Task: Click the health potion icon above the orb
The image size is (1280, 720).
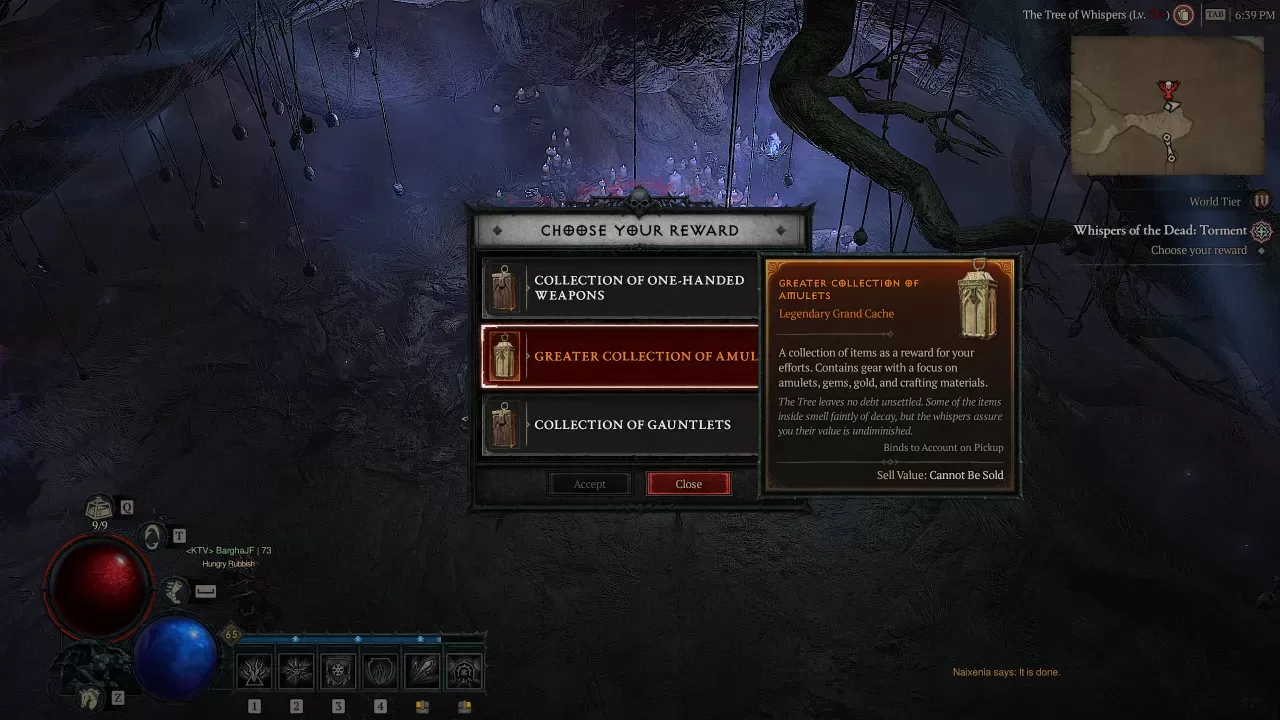Action: pyautogui.click(x=97, y=507)
